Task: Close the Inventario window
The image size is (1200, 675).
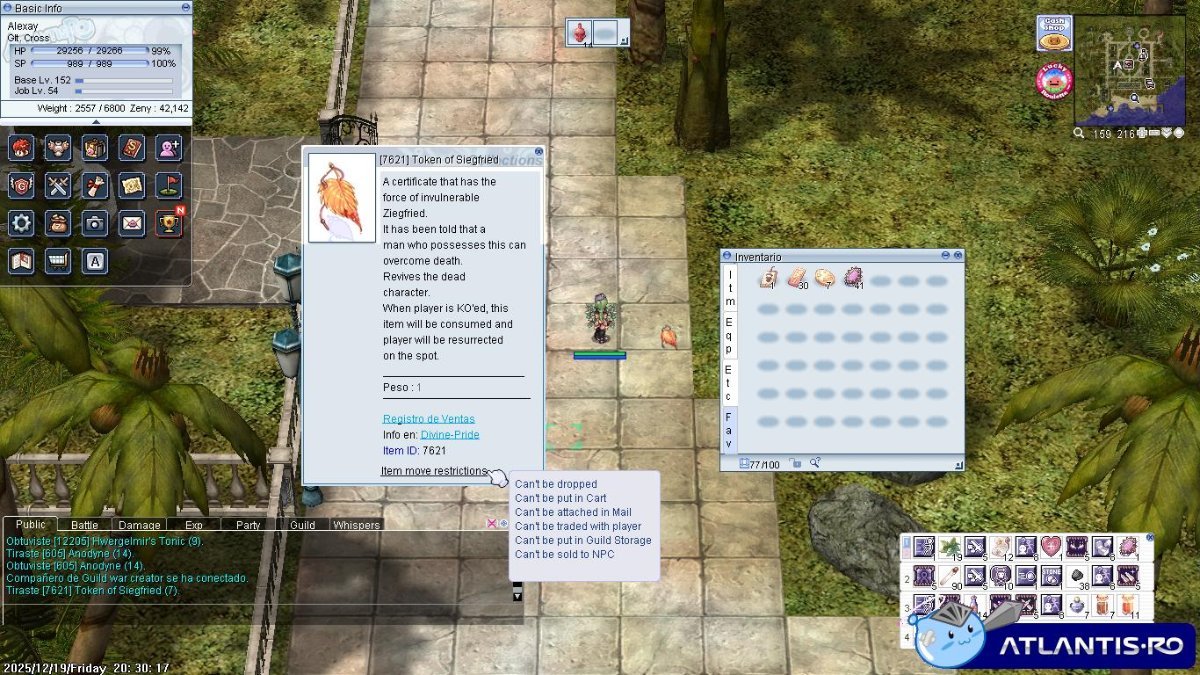Action: [x=957, y=256]
